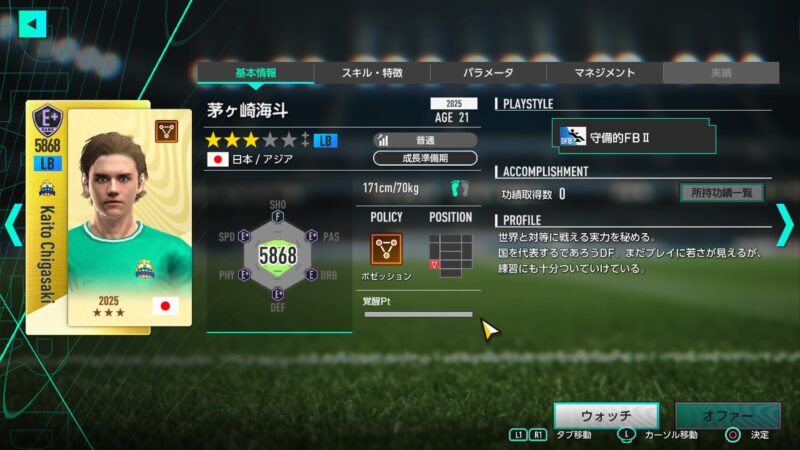This screenshot has width=800, height=450.
Task: Open the マネジメント tab
Action: click(x=604, y=73)
